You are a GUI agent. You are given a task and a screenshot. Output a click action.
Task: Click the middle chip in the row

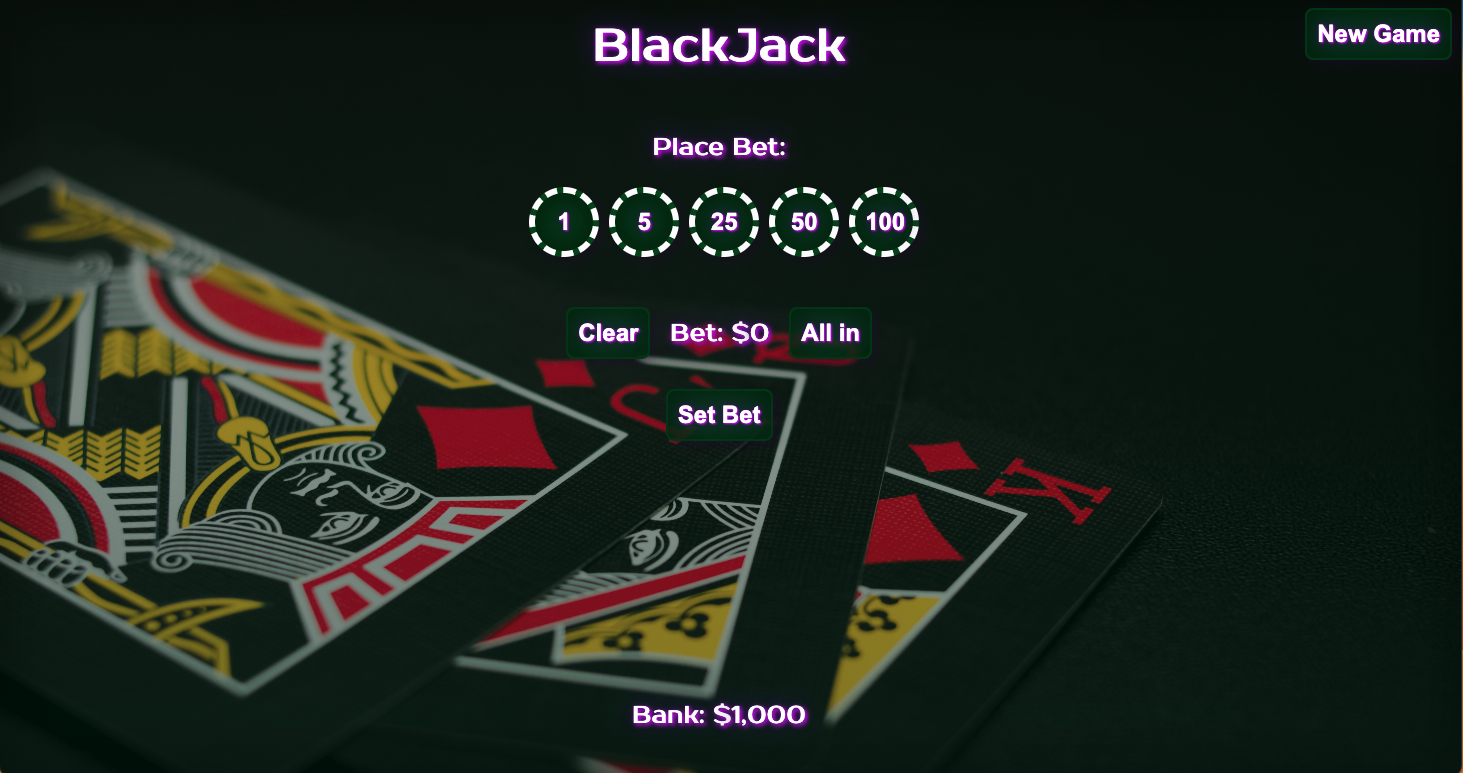723,222
